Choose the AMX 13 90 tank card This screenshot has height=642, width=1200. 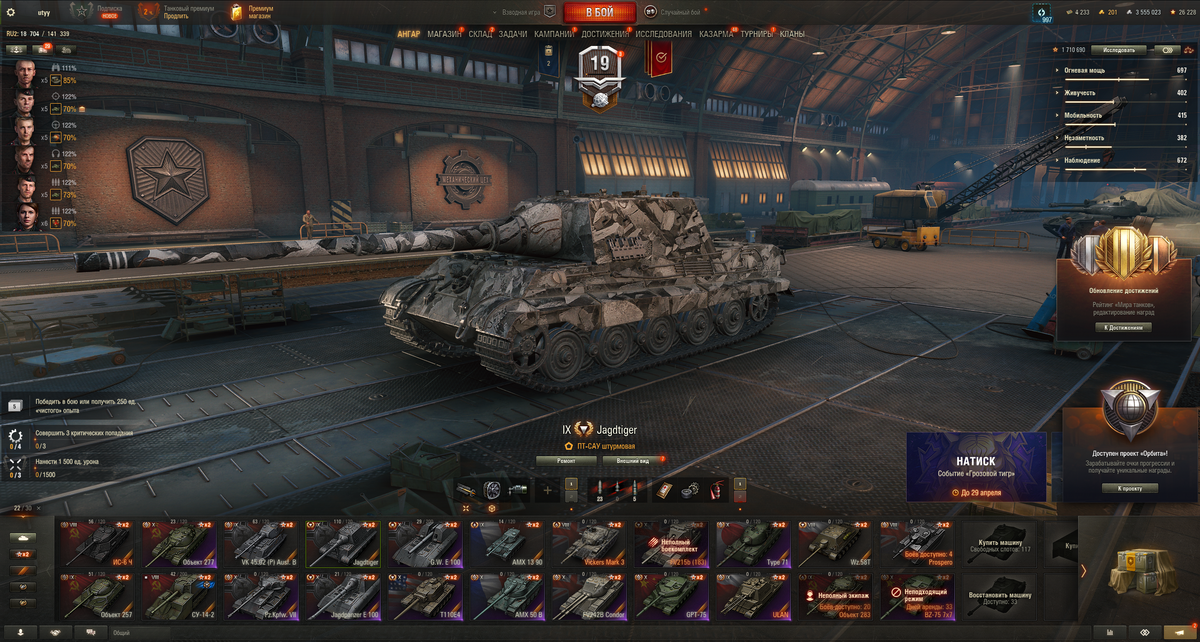510,542
